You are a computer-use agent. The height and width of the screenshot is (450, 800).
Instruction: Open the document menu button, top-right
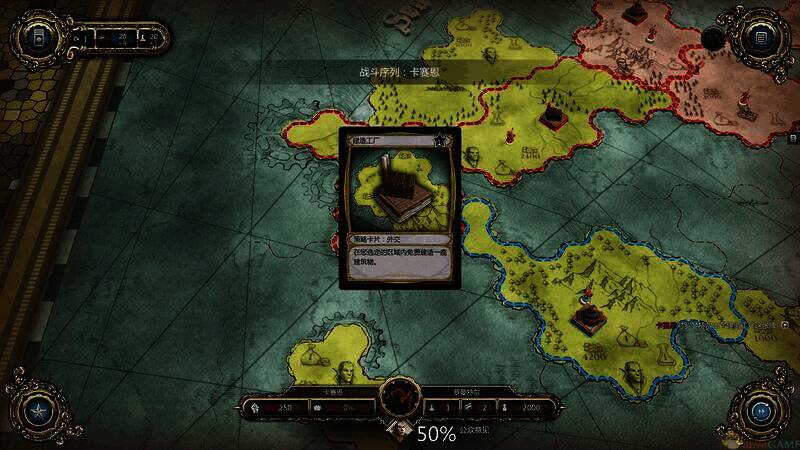coord(761,39)
